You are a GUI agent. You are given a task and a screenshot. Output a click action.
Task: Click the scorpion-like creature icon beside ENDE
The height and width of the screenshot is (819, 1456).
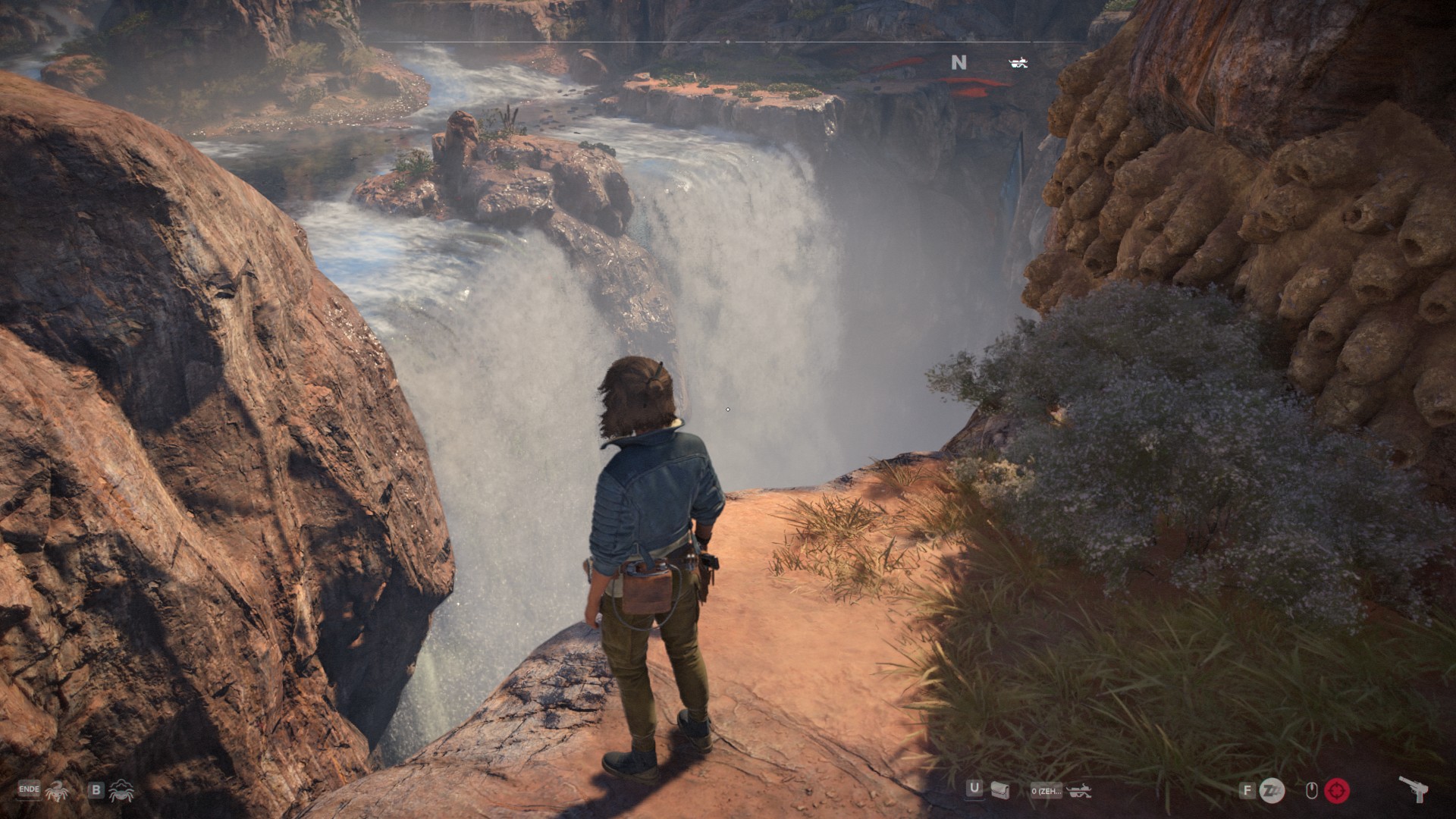[x=56, y=792]
